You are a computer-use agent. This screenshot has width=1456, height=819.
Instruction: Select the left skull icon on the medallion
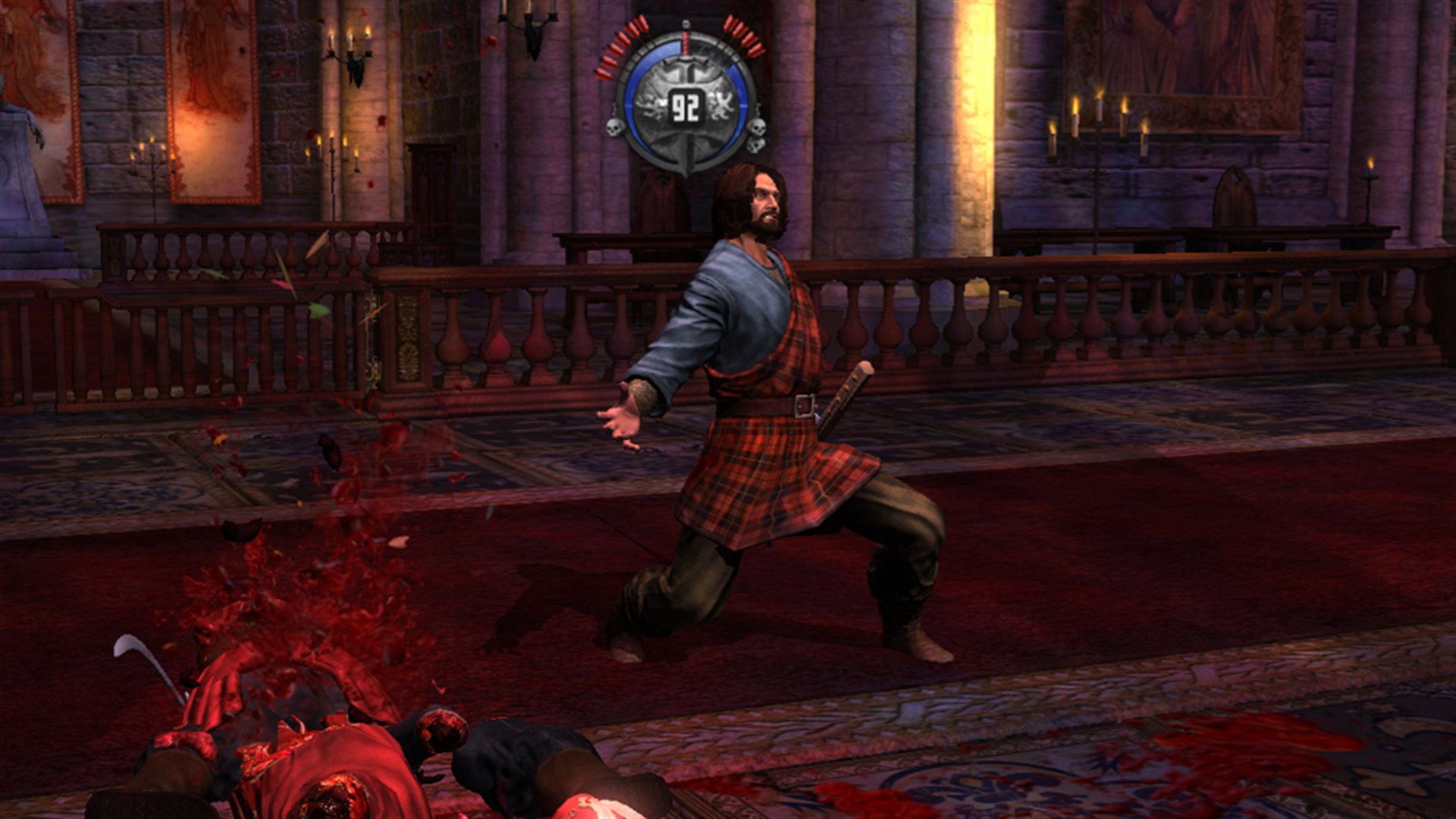tap(614, 128)
